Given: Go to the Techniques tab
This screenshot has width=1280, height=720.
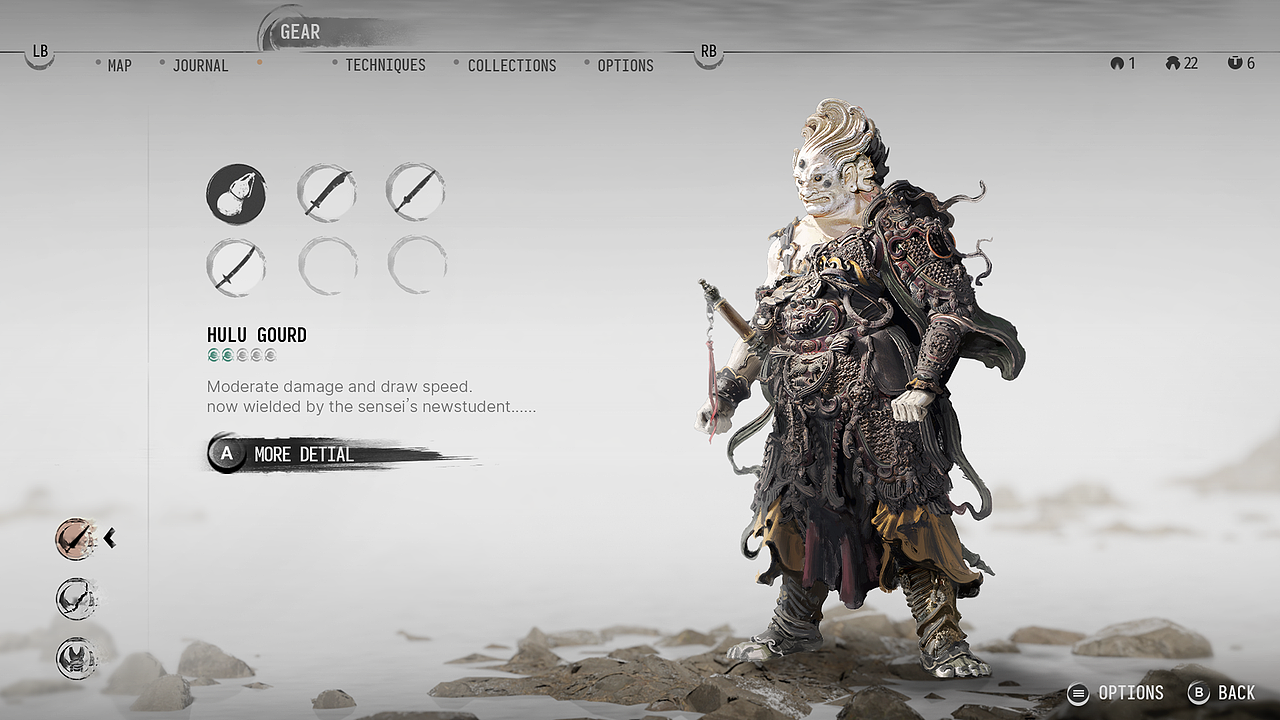Looking at the screenshot, I should point(385,66).
